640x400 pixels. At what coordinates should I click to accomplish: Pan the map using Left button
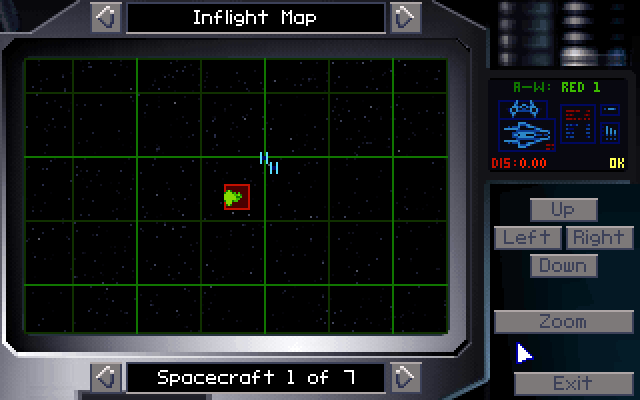tap(527, 237)
